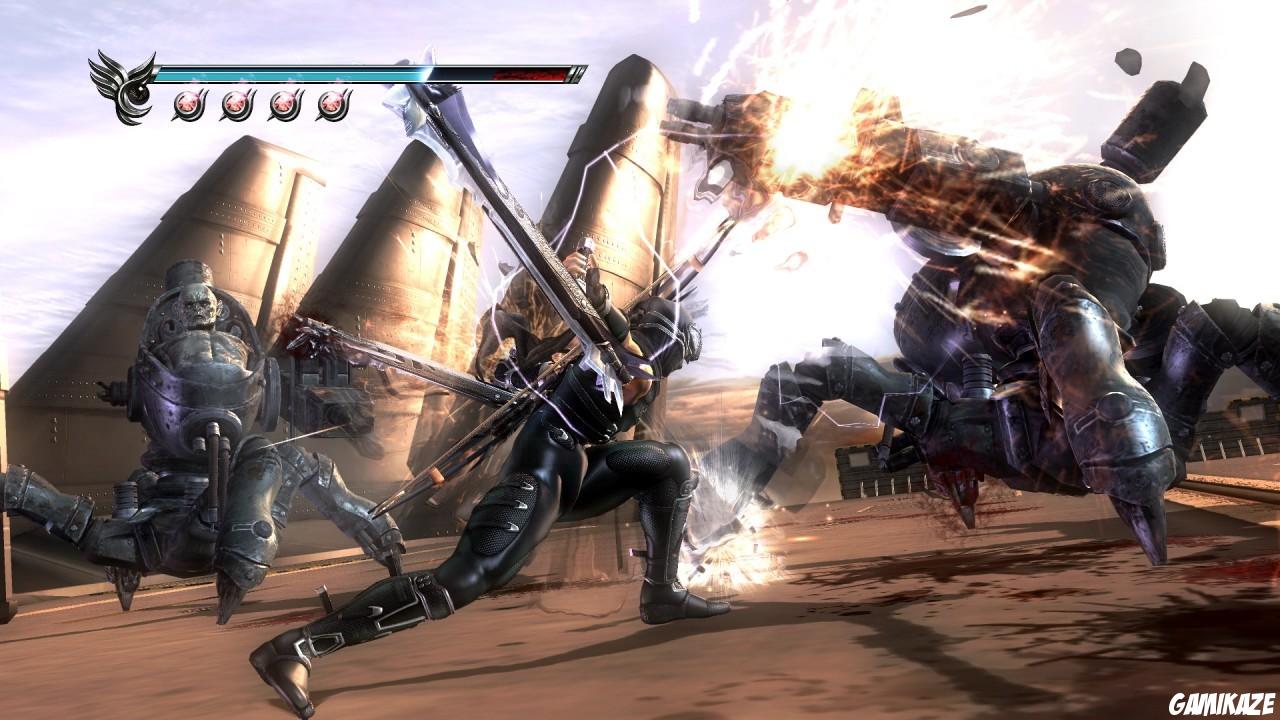Click the third Ninpo orb icon

(285, 104)
